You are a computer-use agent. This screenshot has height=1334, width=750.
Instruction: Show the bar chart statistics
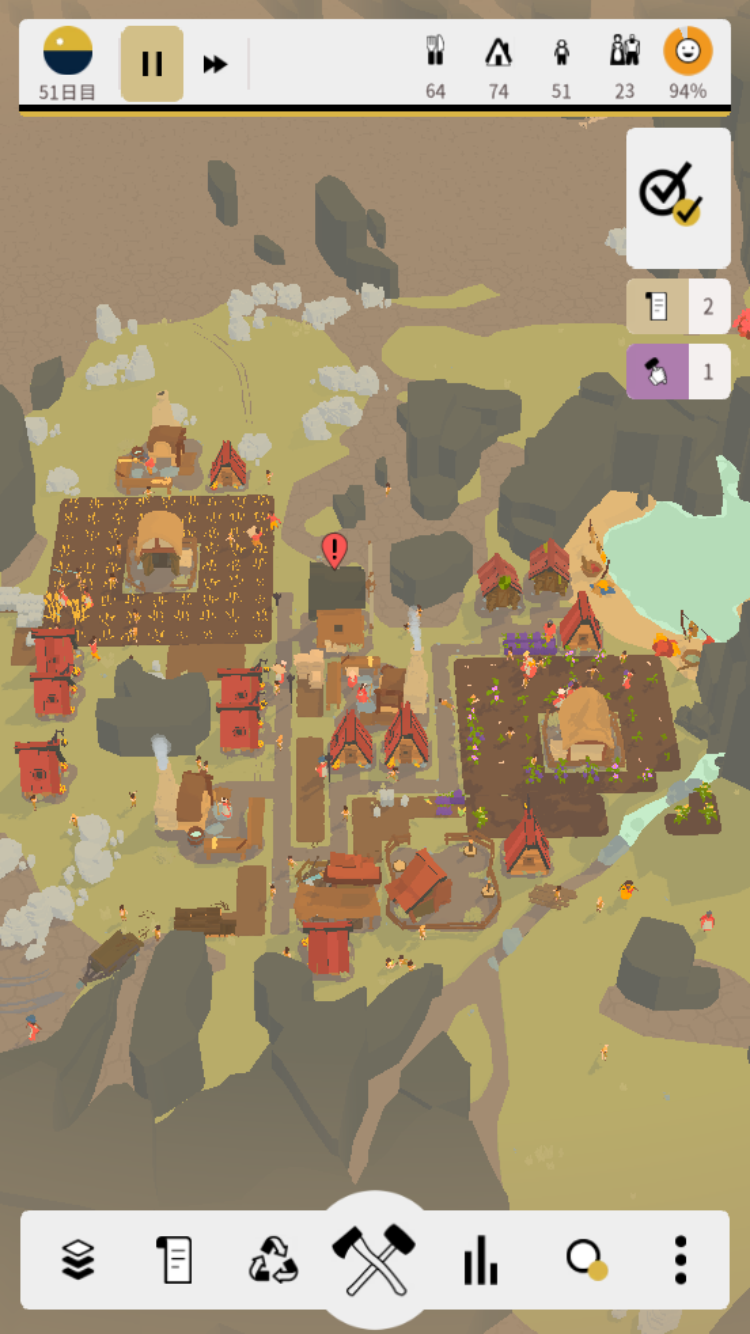[480, 1259]
